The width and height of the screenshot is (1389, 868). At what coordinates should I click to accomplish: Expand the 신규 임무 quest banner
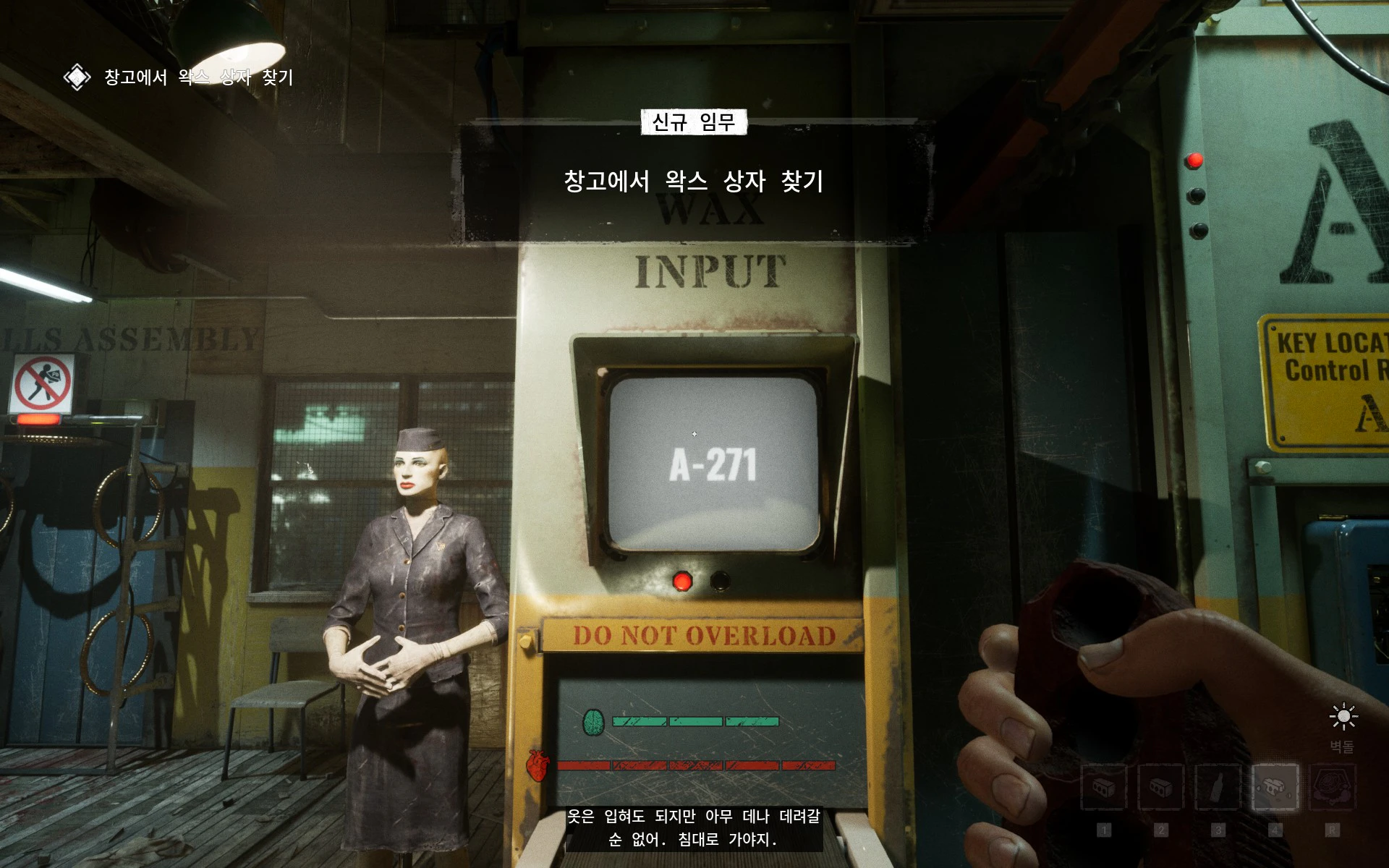[x=694, y=122]
